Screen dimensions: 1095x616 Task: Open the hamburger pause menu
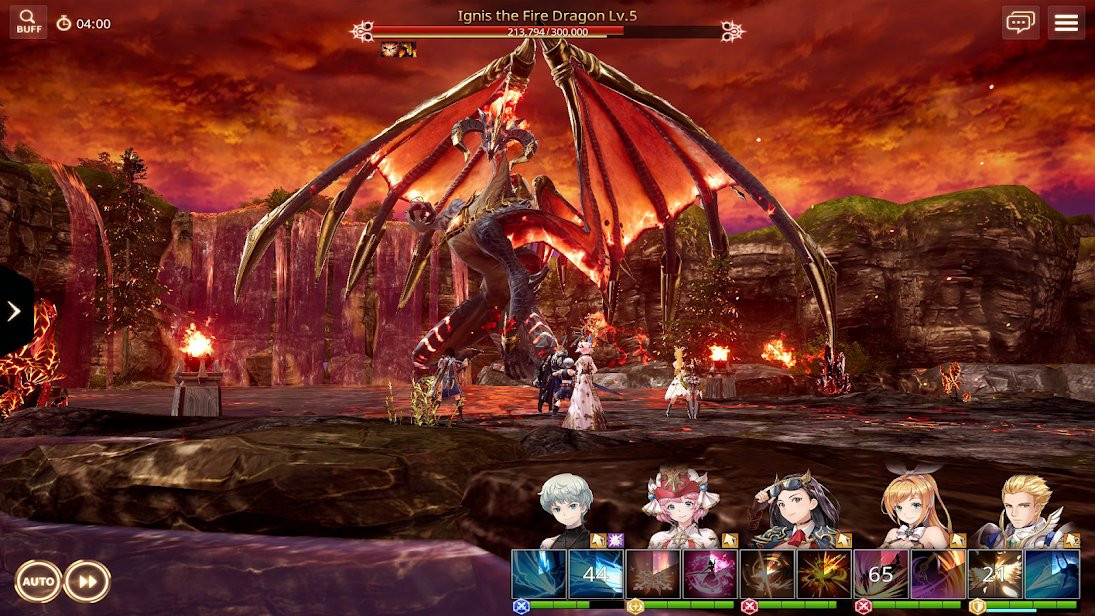(x=1066, y=22)
